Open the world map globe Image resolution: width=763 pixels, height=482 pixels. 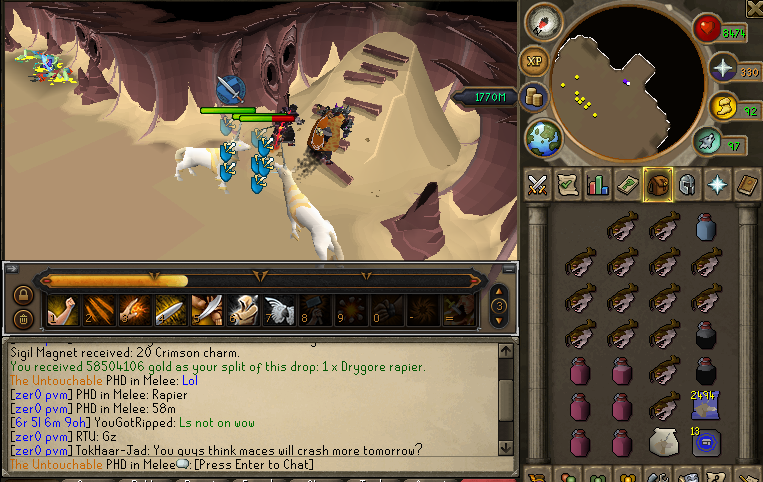[x=544, y=137]
